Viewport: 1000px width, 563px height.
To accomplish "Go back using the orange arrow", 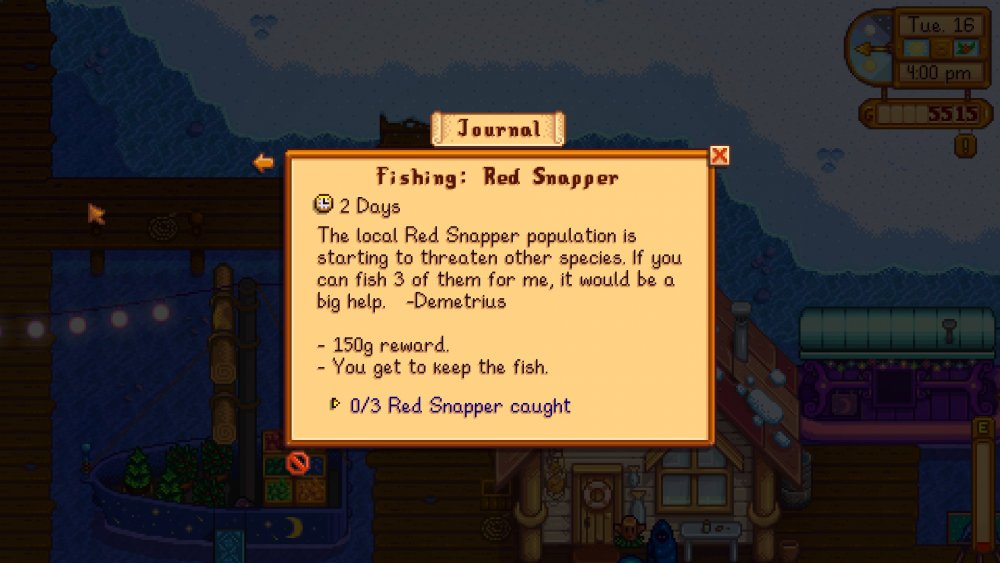I will tap(263, 162).
